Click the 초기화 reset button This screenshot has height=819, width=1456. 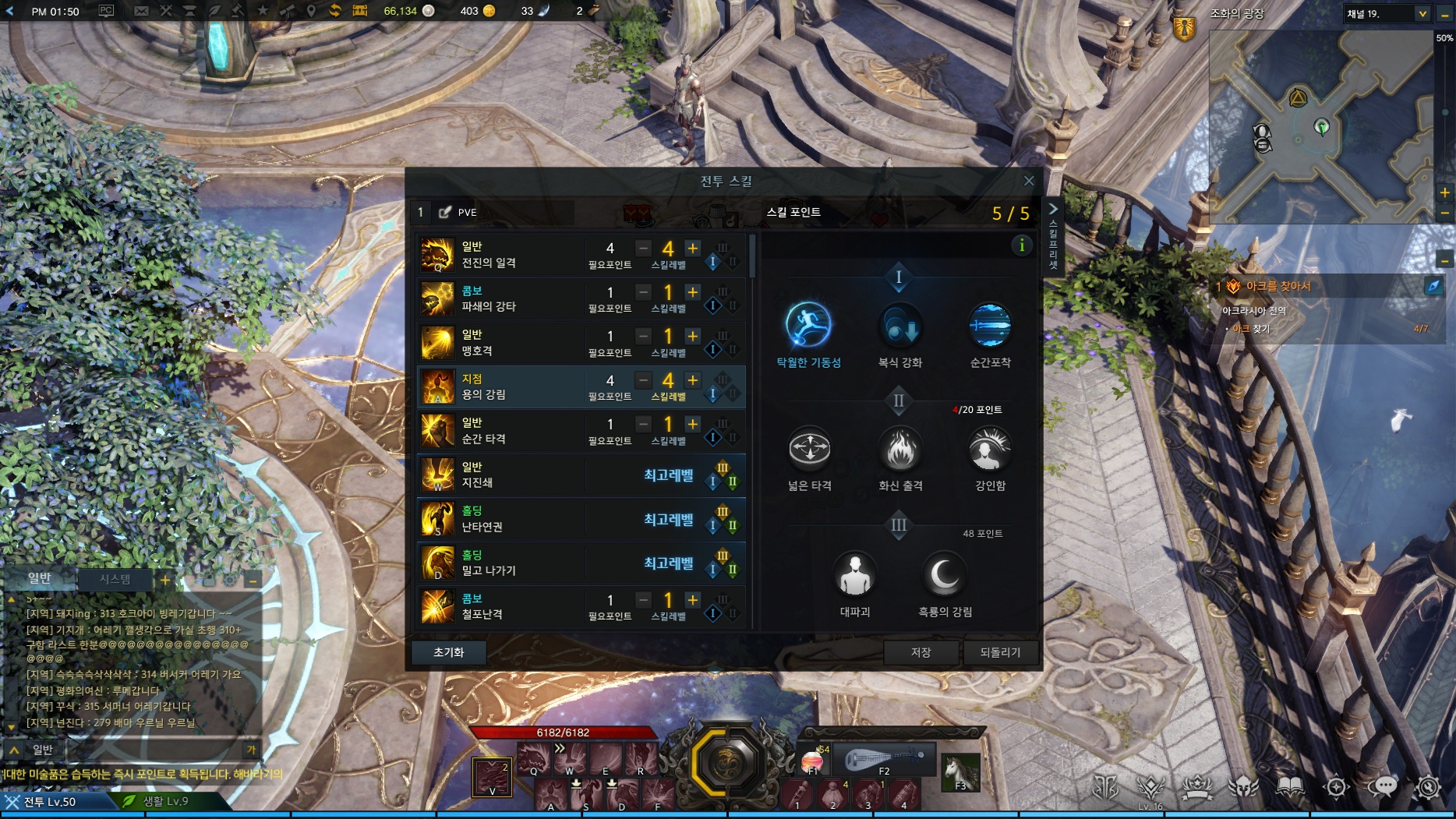click(448, 652)
